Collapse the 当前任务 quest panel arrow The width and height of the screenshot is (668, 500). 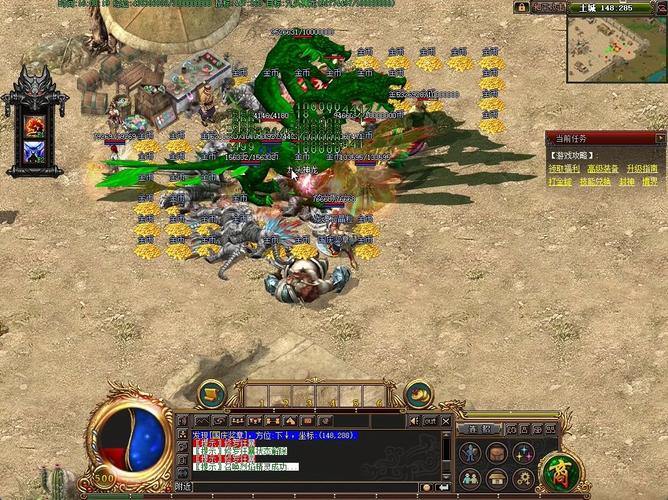(659, 138)
